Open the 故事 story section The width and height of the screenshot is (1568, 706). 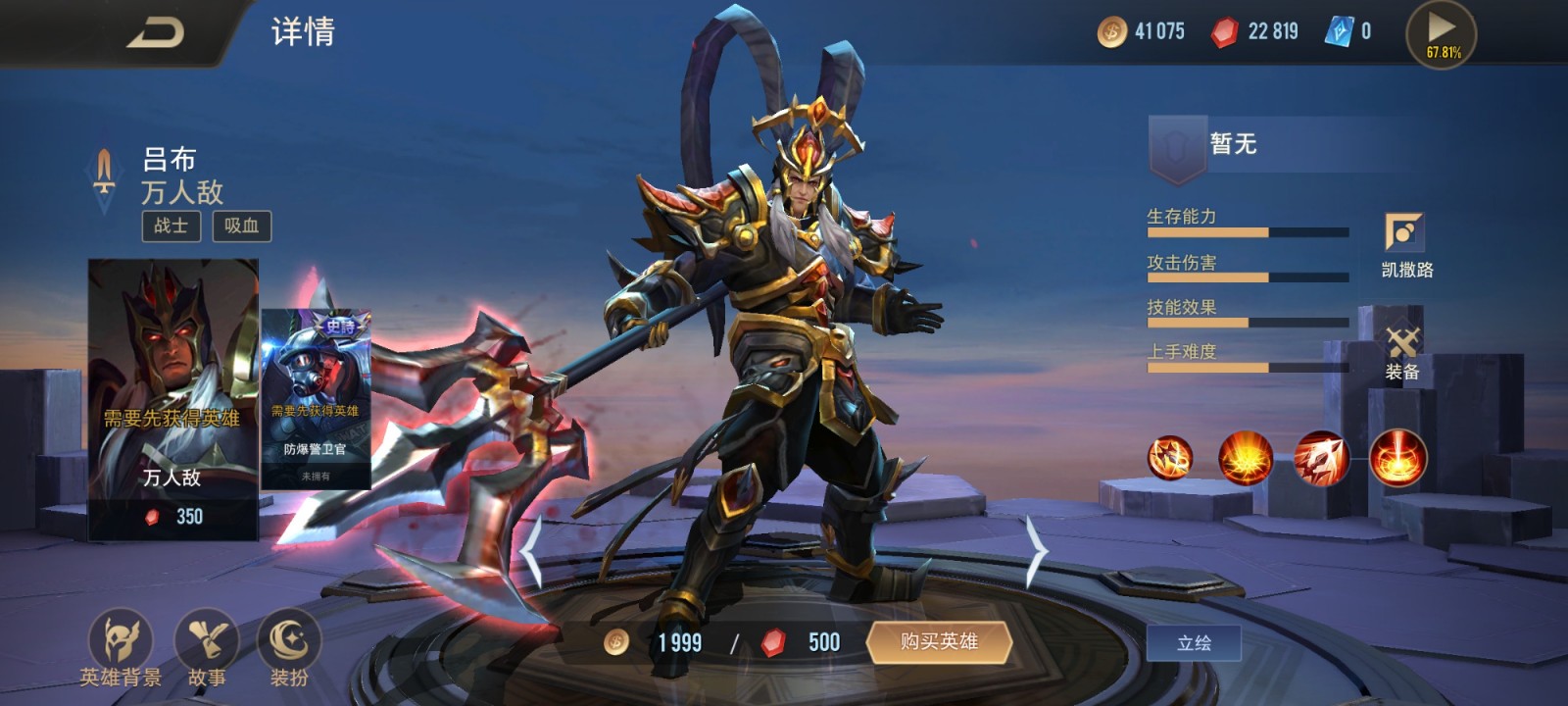(207, 647)
